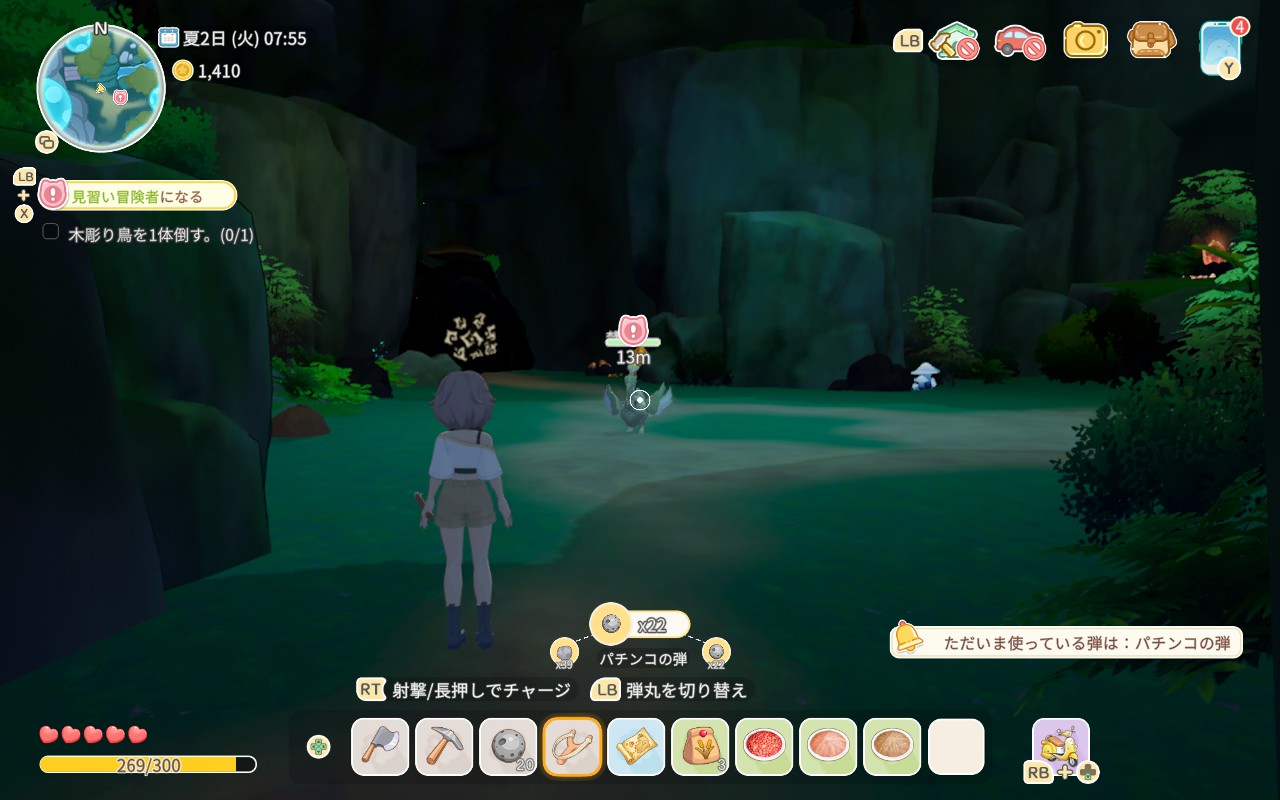Select the treasure map hotbar slot
The height and width of the screenshot is (800, 1280).
pyautogui.click(x=636, y=747)
